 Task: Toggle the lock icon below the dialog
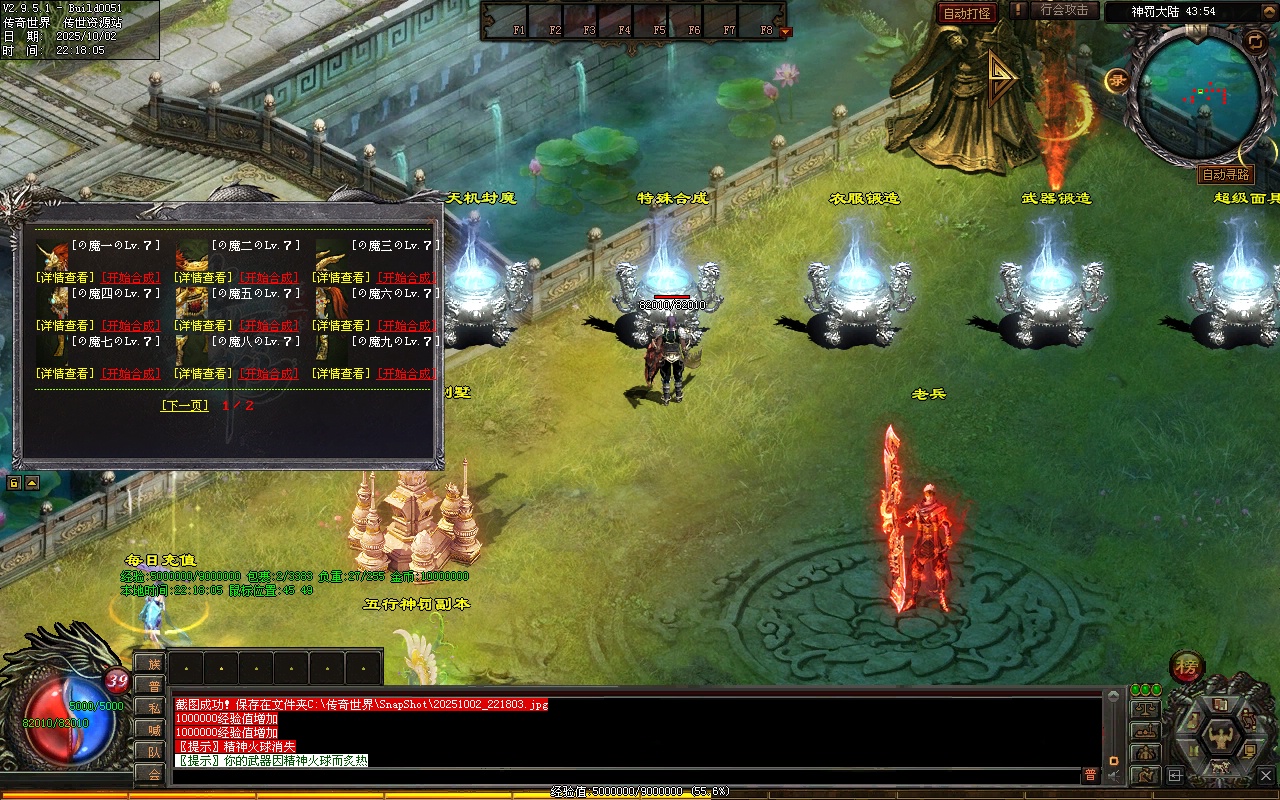14,483
